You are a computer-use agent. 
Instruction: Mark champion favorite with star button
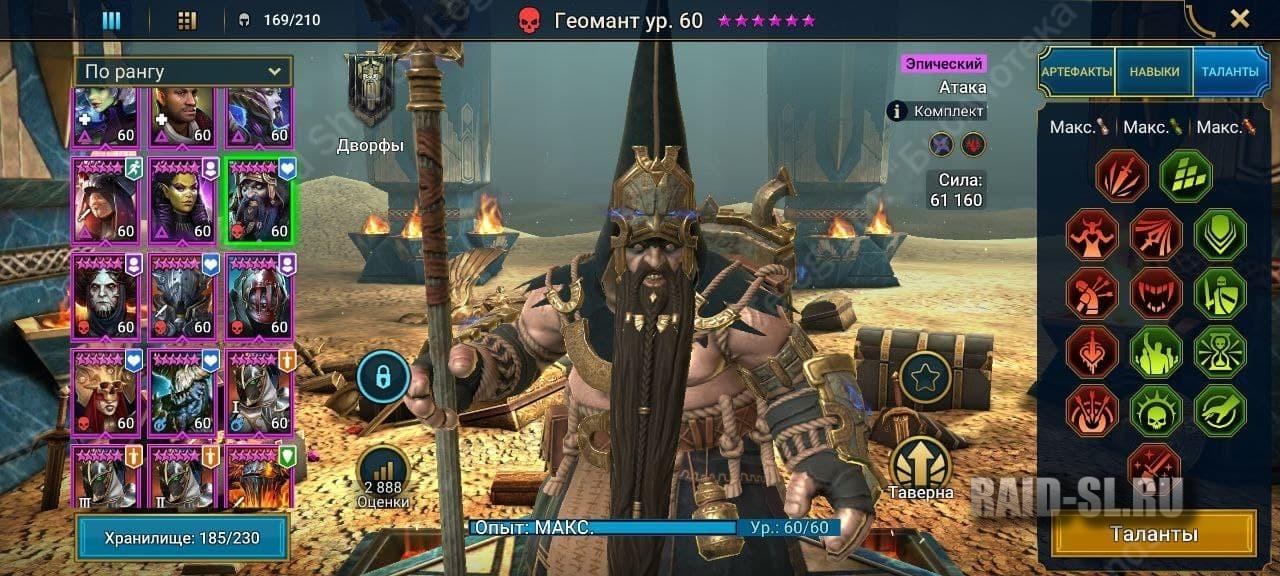pos(925,378)
